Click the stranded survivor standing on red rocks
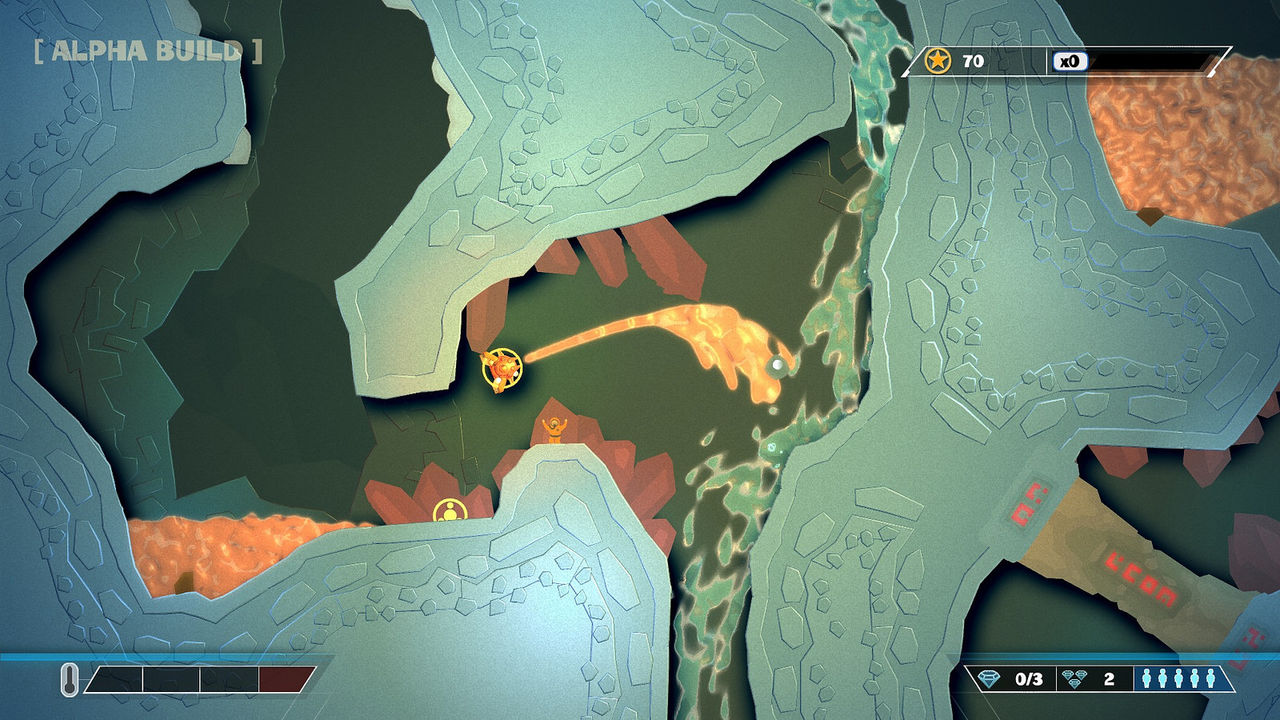The image size is (1280, 720). (x=554, y=432)
